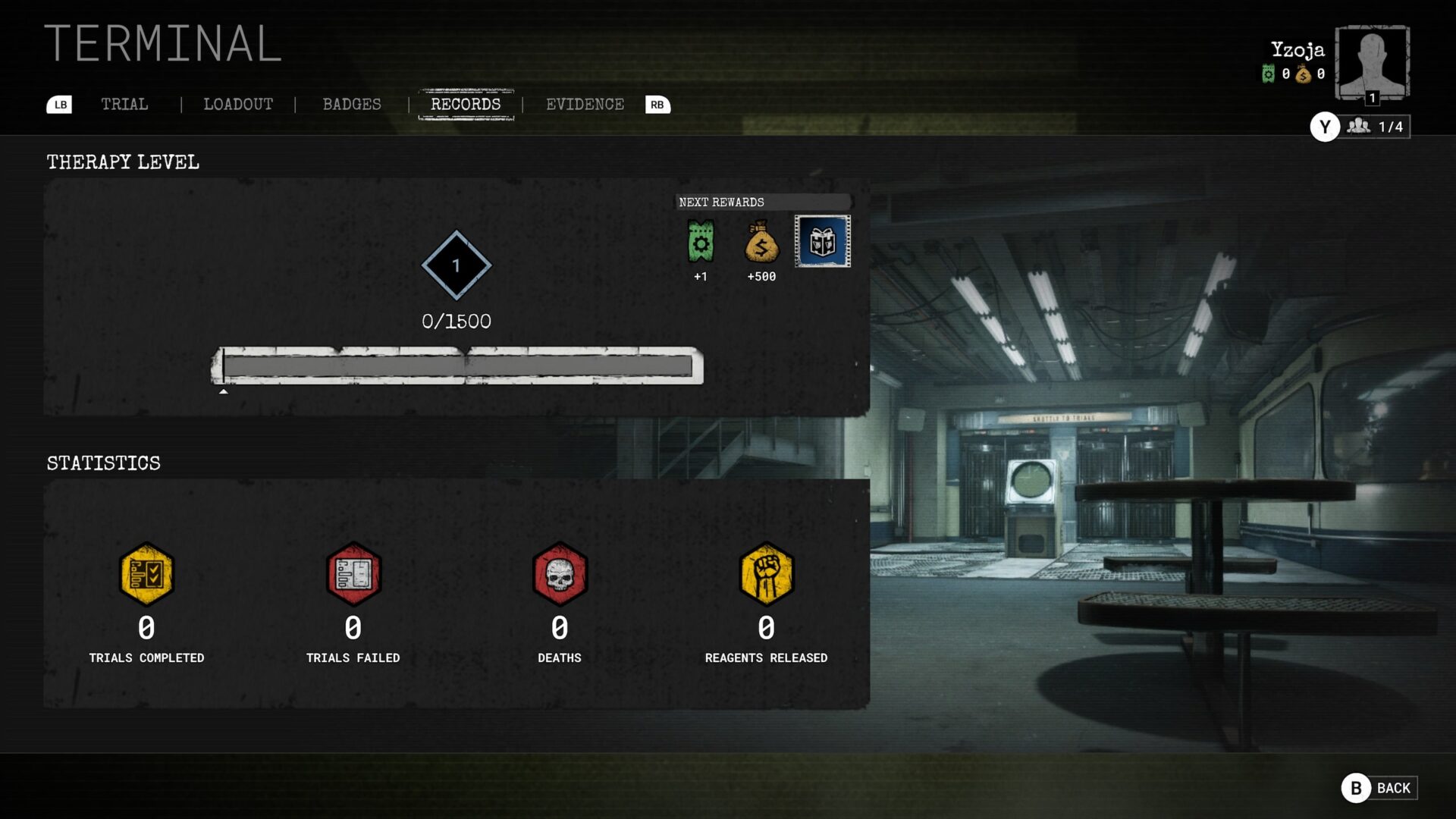This screenshot has height=819, width=1456.
Task: Open the blue badge reward card
Action: [821, 241]
